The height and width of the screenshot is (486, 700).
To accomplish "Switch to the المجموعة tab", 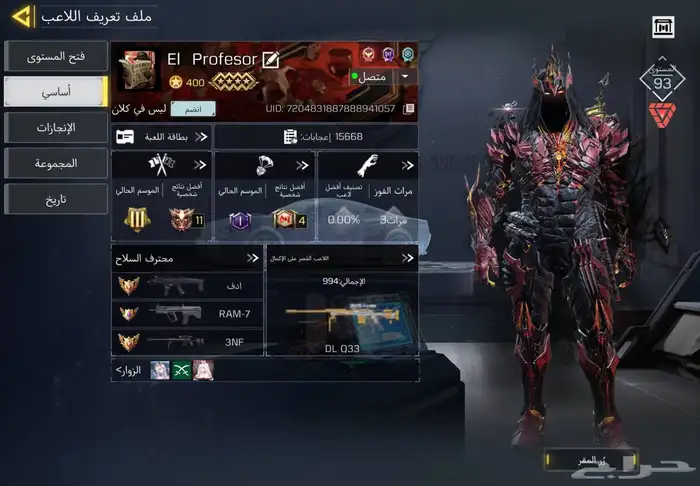I will point(55,162).
